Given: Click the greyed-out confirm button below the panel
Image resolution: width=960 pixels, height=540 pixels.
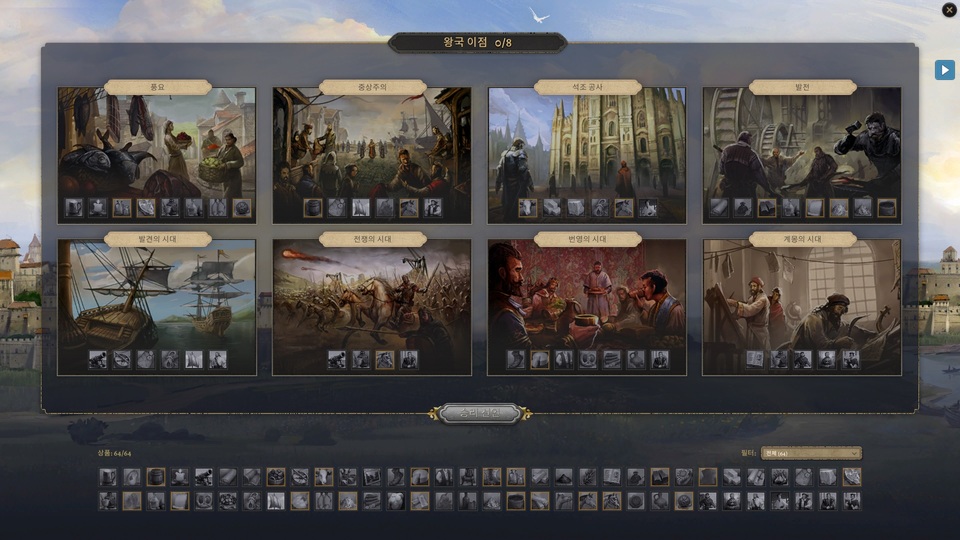Looking at the screenshot, I should [x=480, y=413].
